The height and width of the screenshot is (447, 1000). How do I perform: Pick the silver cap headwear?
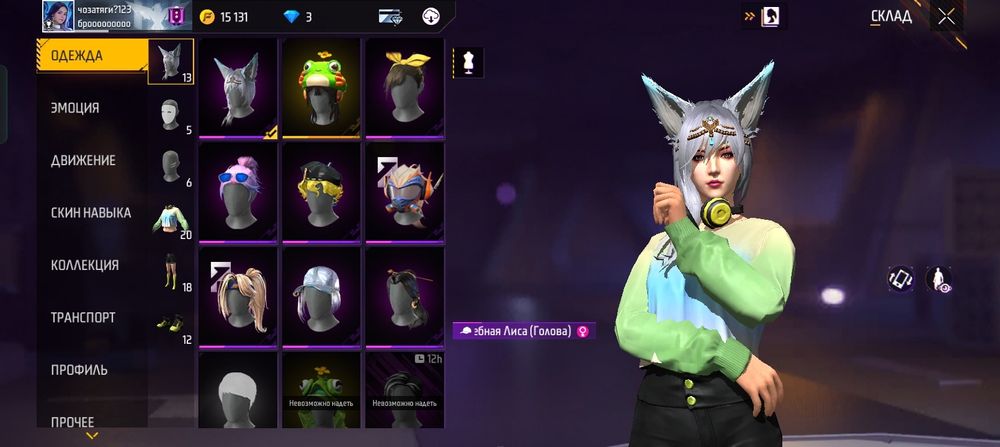[x=321, y=294]
